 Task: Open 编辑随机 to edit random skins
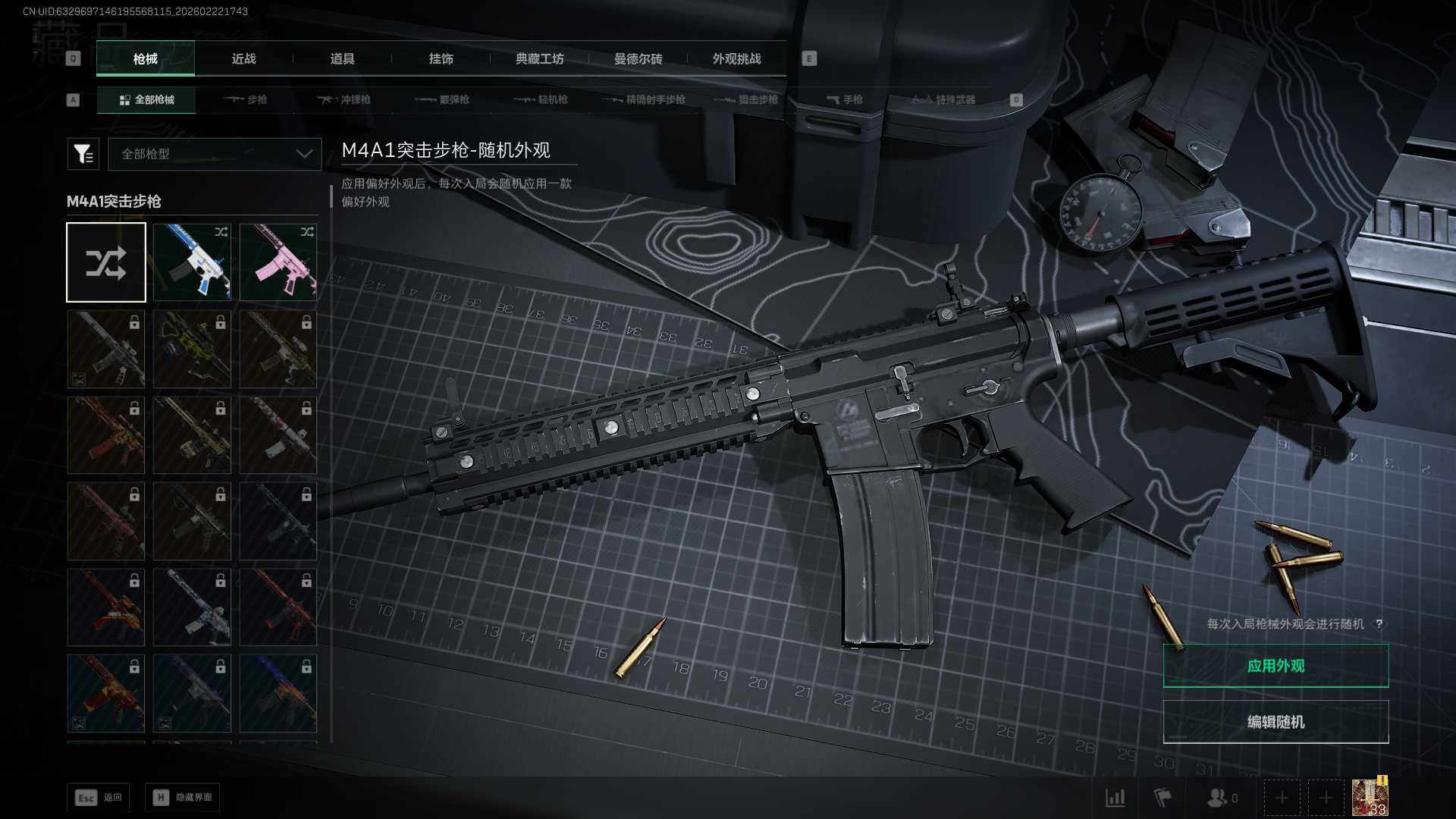pyautogui.click(x=1276, y=722)
